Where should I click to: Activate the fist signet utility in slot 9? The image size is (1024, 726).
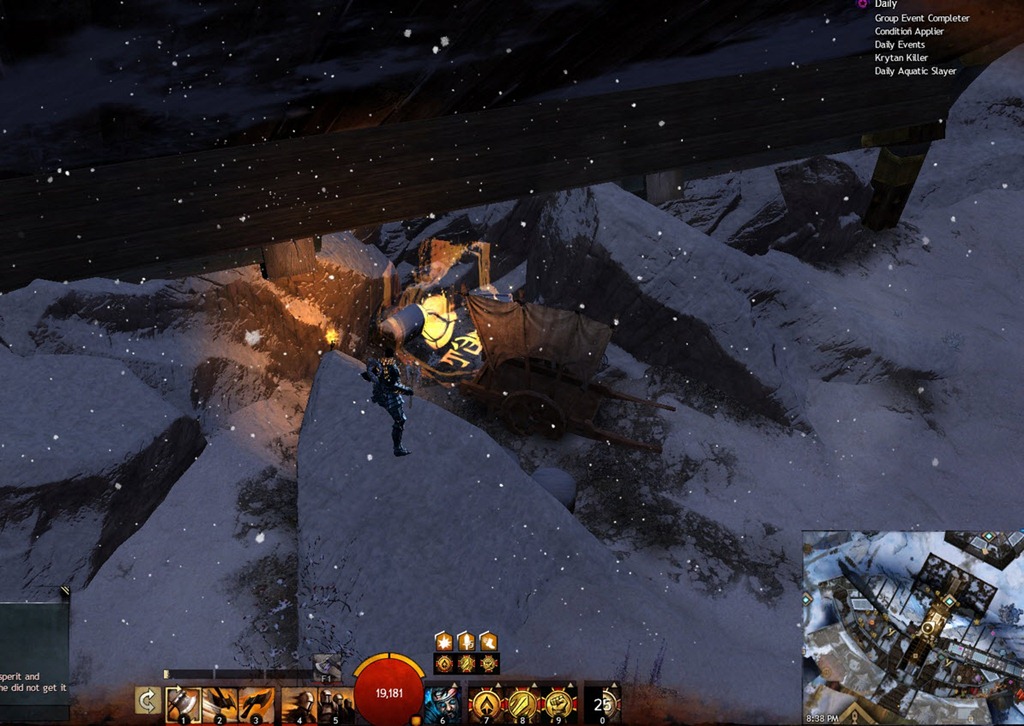[559, 703]
